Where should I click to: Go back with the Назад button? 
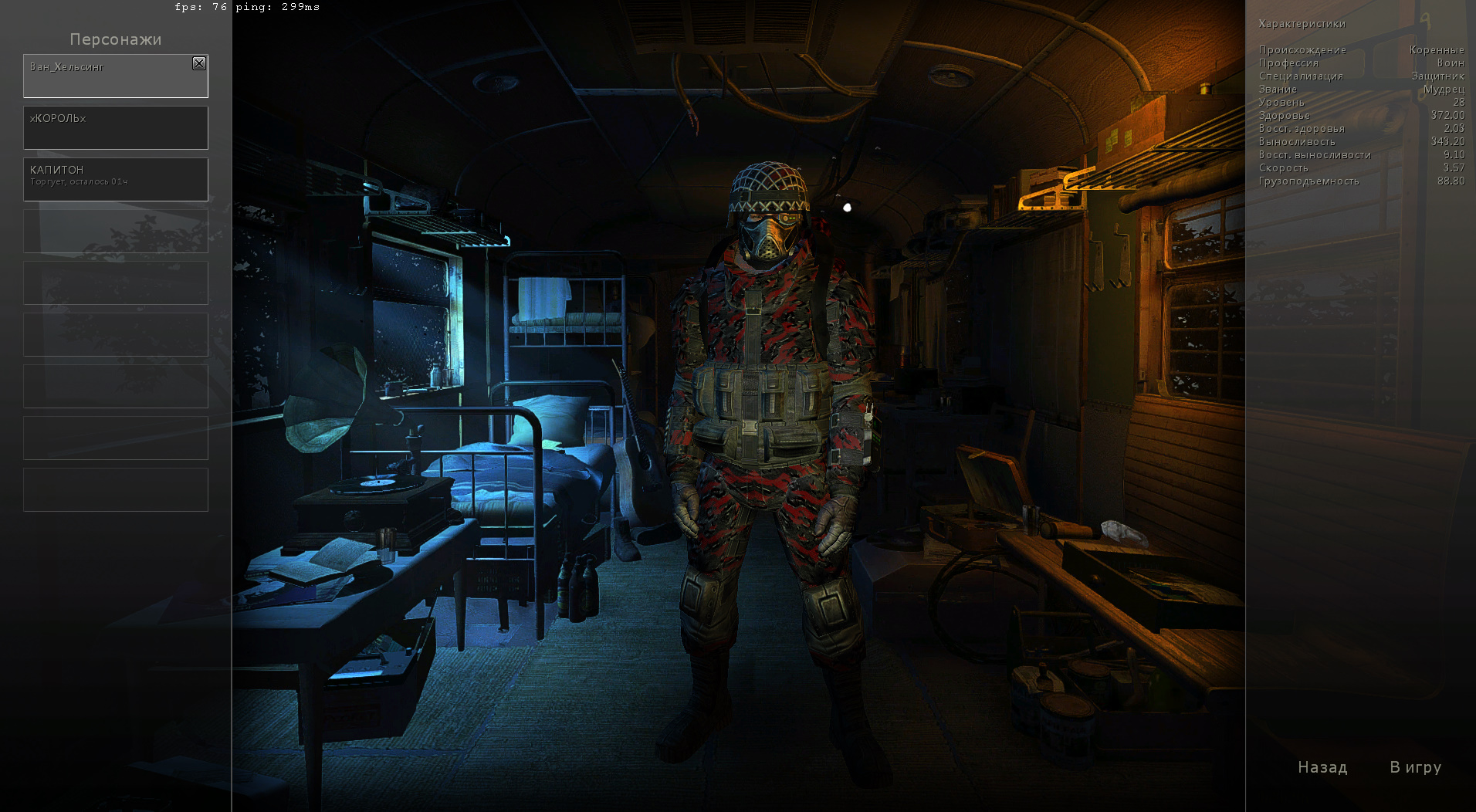1322,767
